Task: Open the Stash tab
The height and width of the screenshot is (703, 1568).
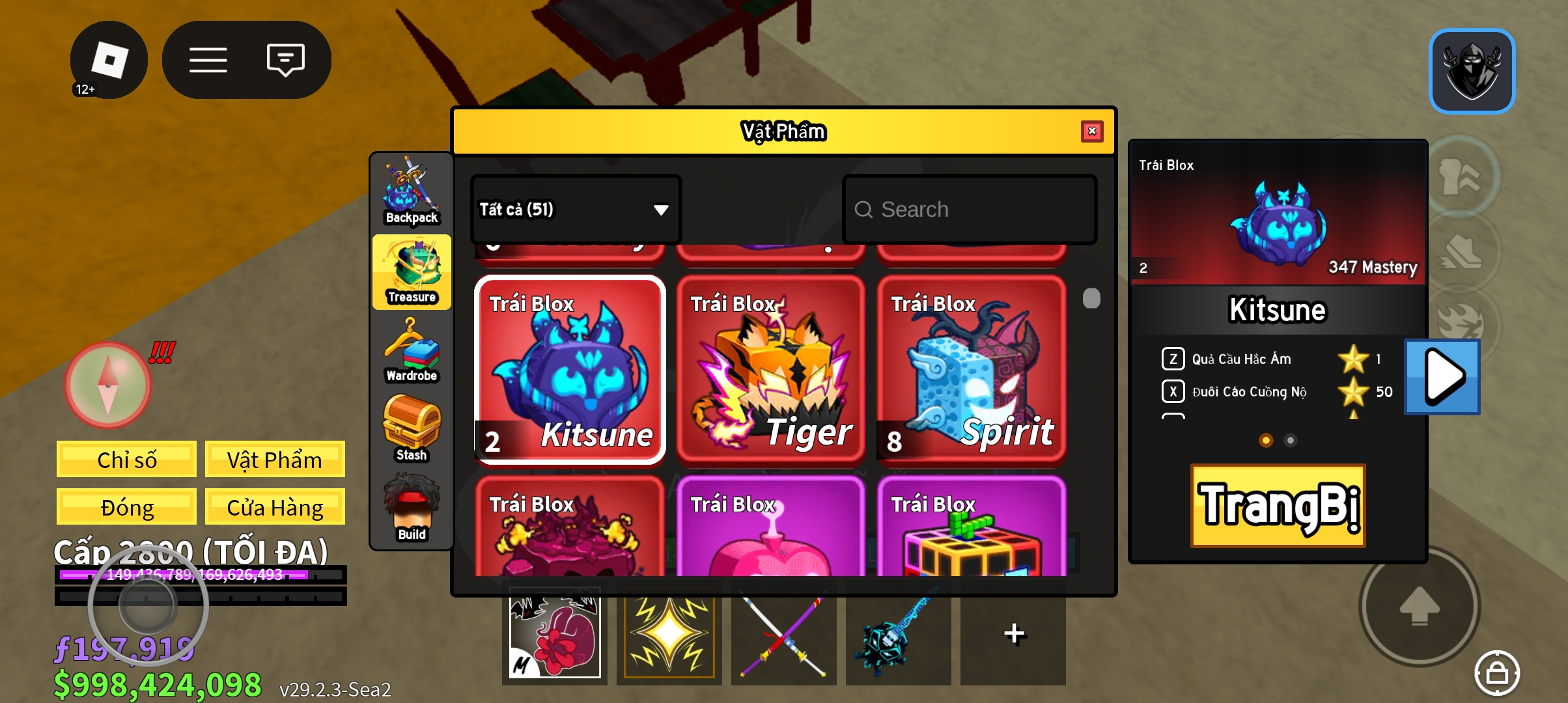Action: [412, 430]
